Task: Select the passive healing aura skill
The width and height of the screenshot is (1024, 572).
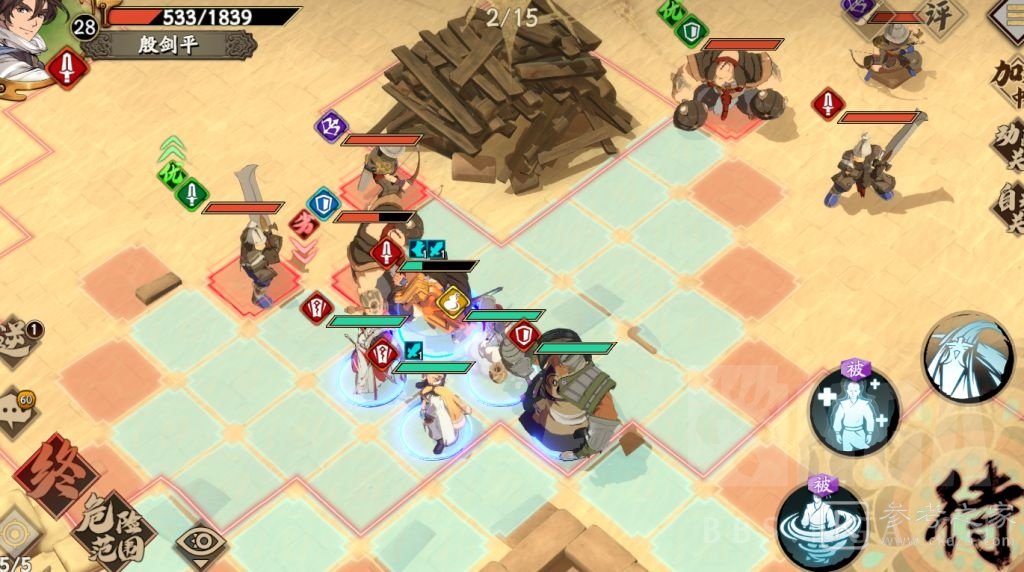Action: 853,411
